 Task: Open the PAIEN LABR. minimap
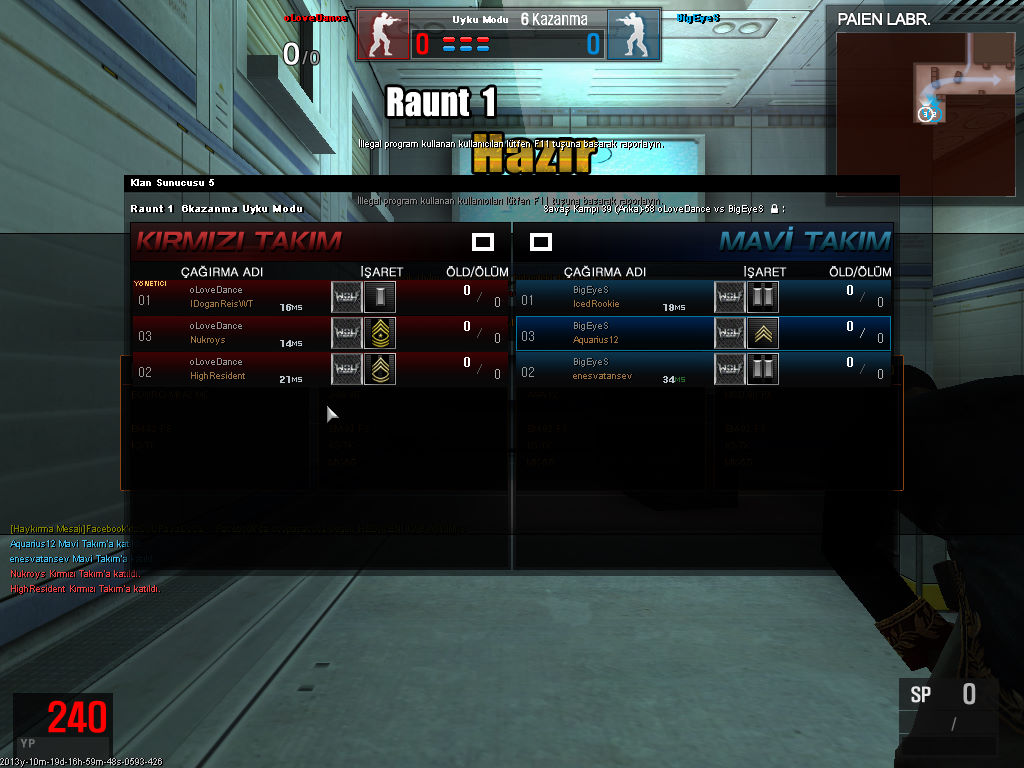(x=925, y=98)
